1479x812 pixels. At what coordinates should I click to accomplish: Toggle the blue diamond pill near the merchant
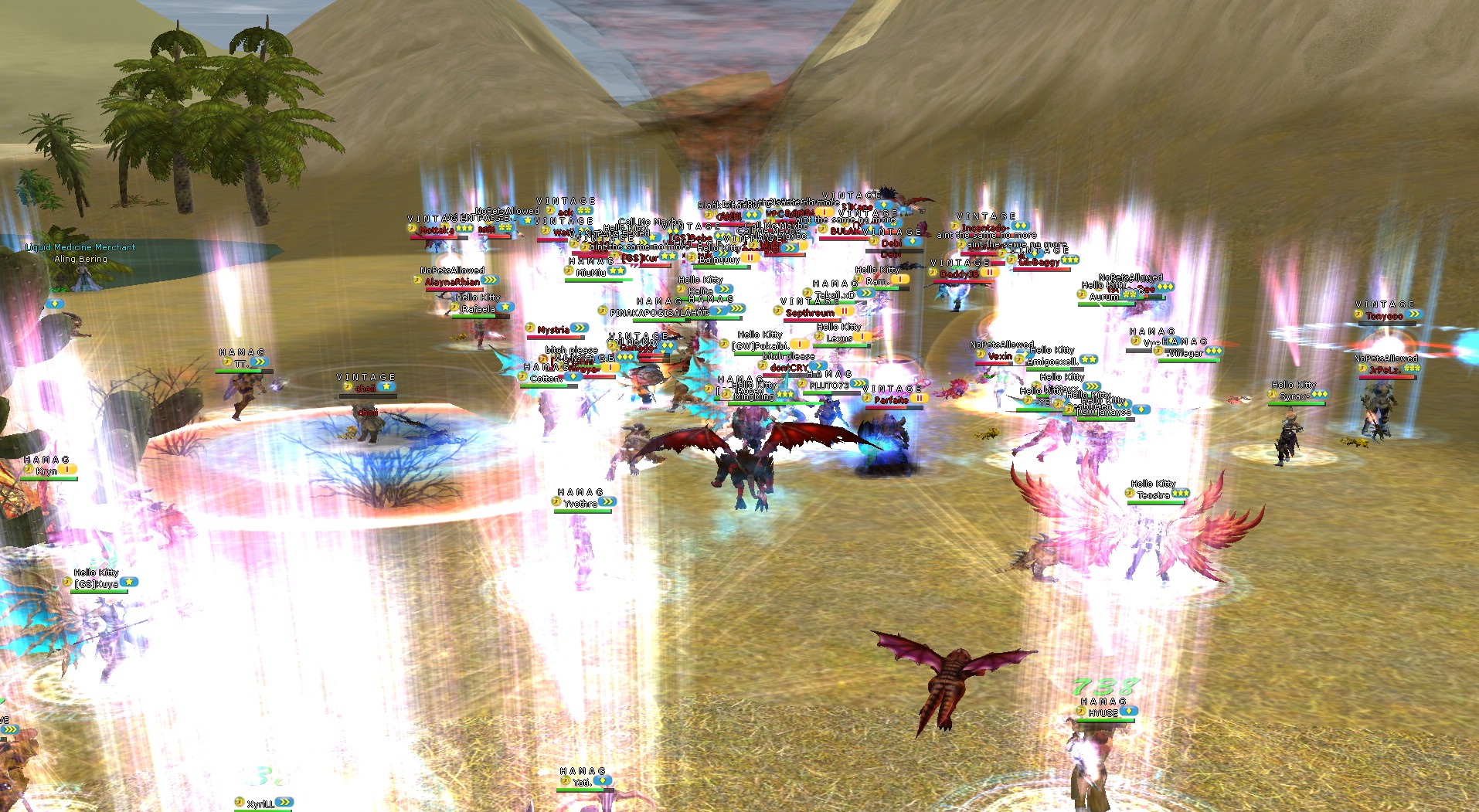pos(55,304)
